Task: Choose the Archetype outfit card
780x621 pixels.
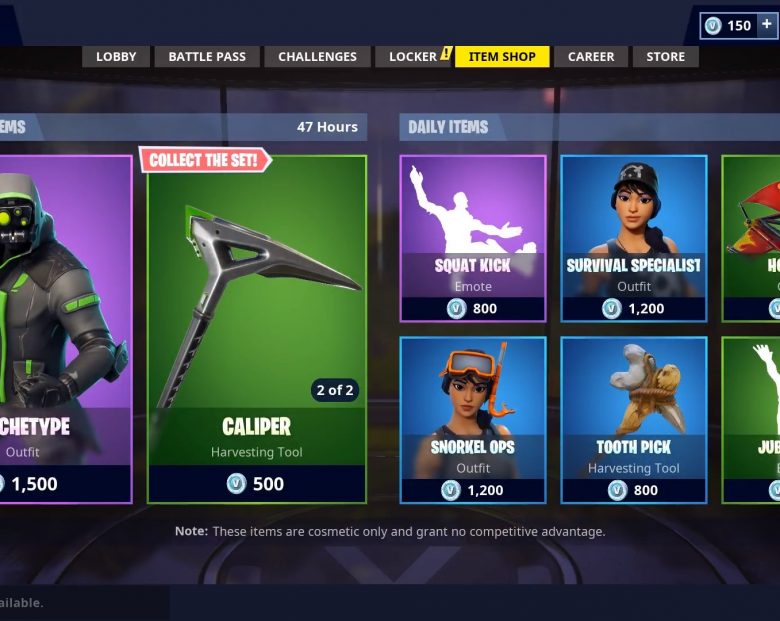Action: (x=63, y=329)
